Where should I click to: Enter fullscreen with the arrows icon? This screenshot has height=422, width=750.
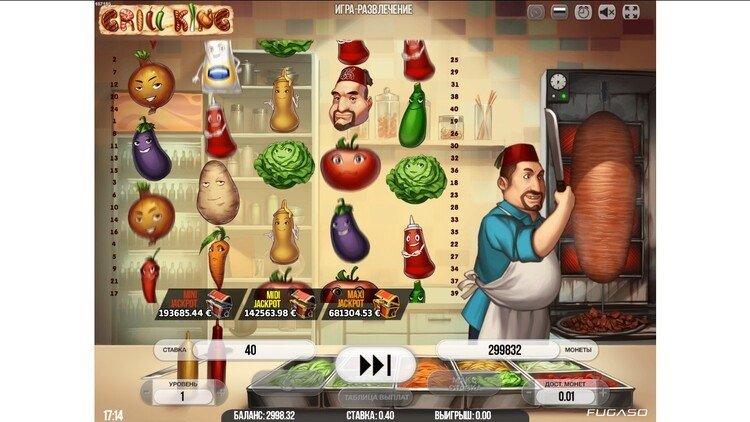pos(631,12)
